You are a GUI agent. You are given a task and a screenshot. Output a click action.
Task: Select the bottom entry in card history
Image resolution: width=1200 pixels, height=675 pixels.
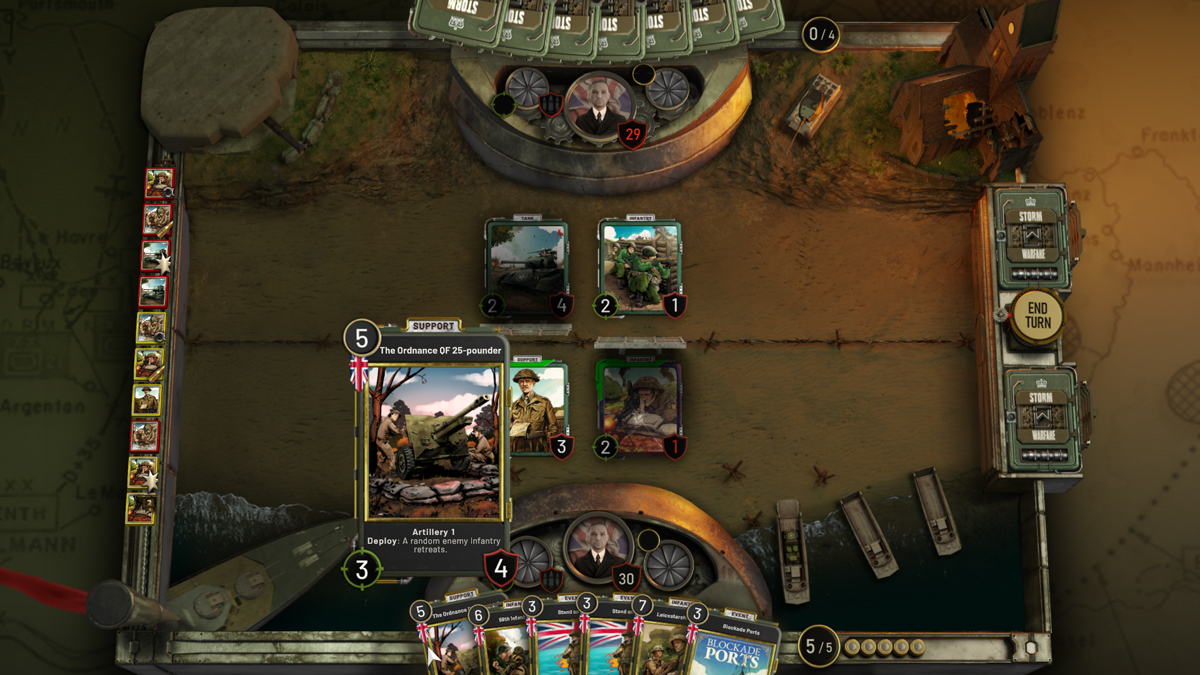[141, 508]
